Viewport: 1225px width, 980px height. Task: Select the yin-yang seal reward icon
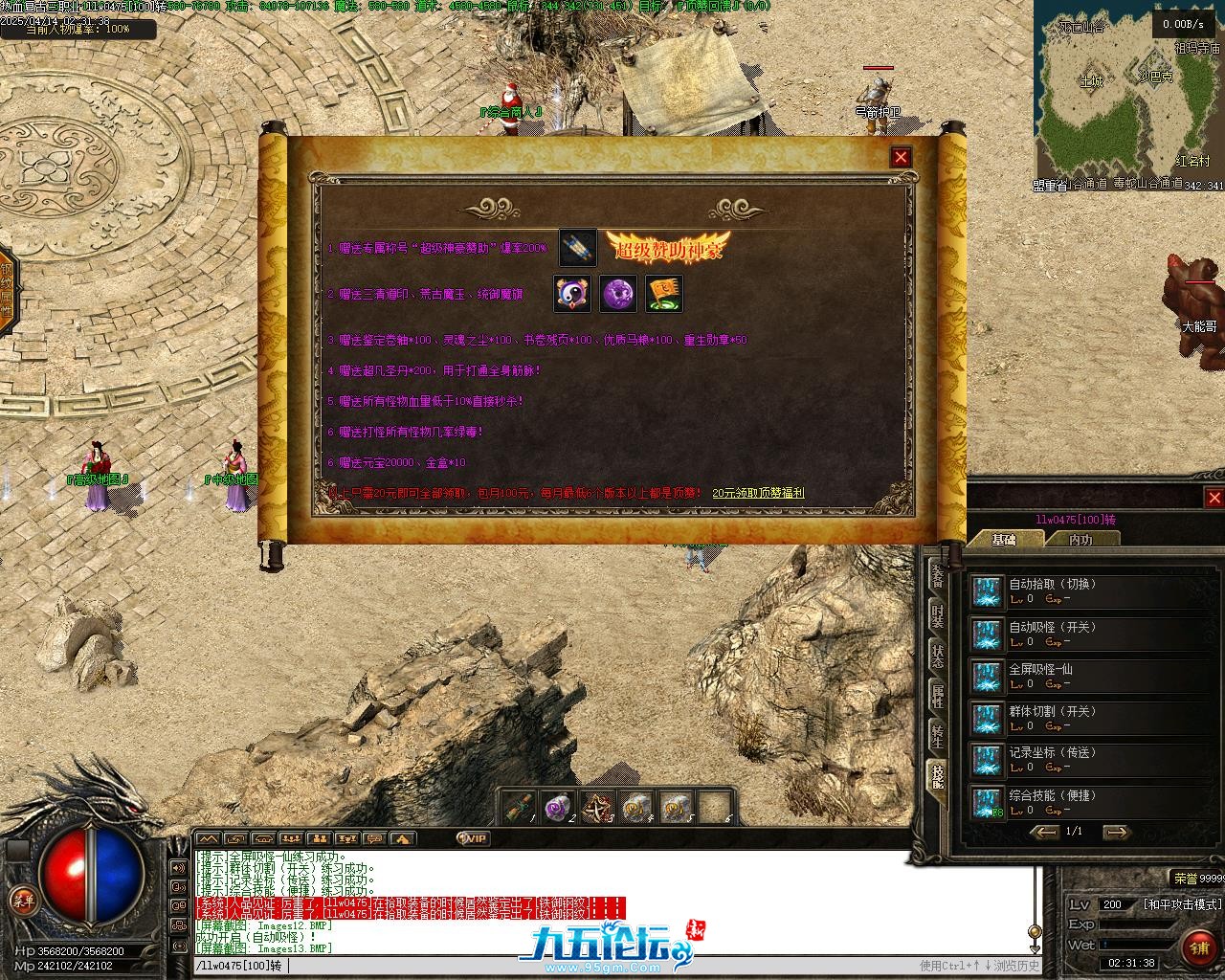tap(572, 294)
